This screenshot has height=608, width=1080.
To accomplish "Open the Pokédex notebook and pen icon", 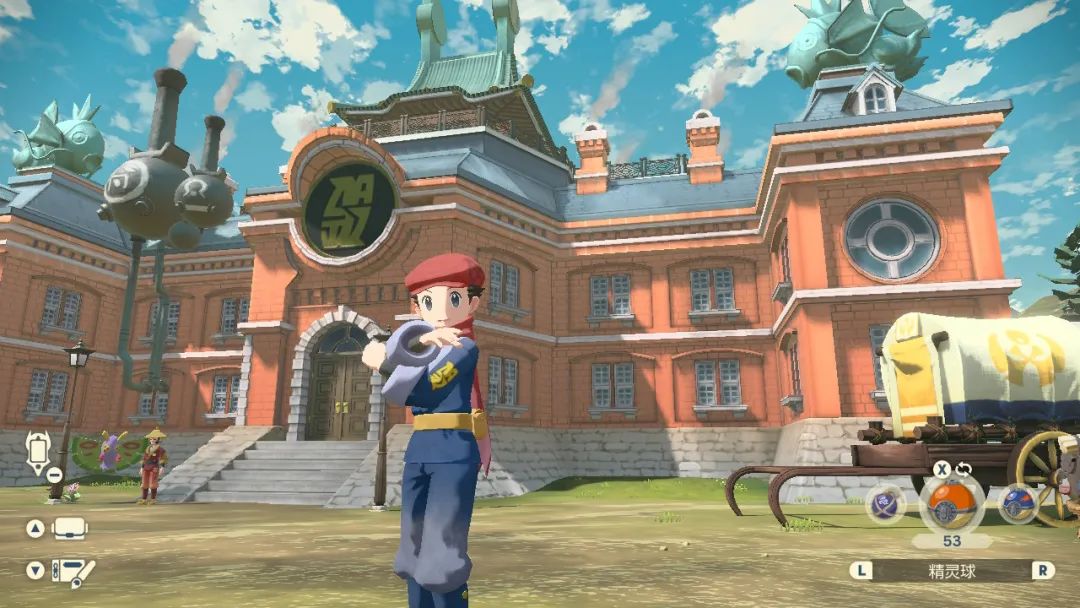I will [72, 571].
